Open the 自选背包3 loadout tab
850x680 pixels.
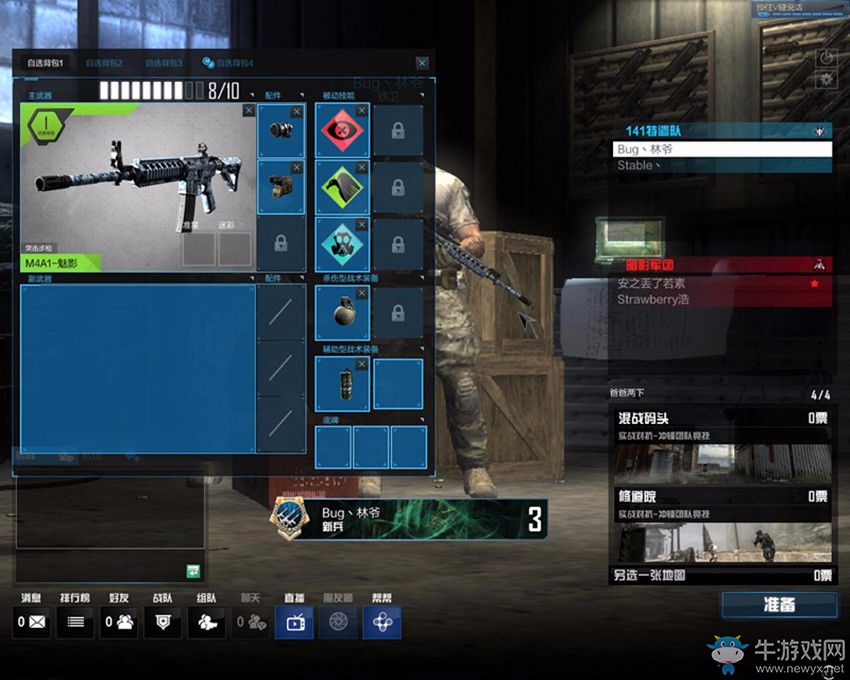(162, 63)
